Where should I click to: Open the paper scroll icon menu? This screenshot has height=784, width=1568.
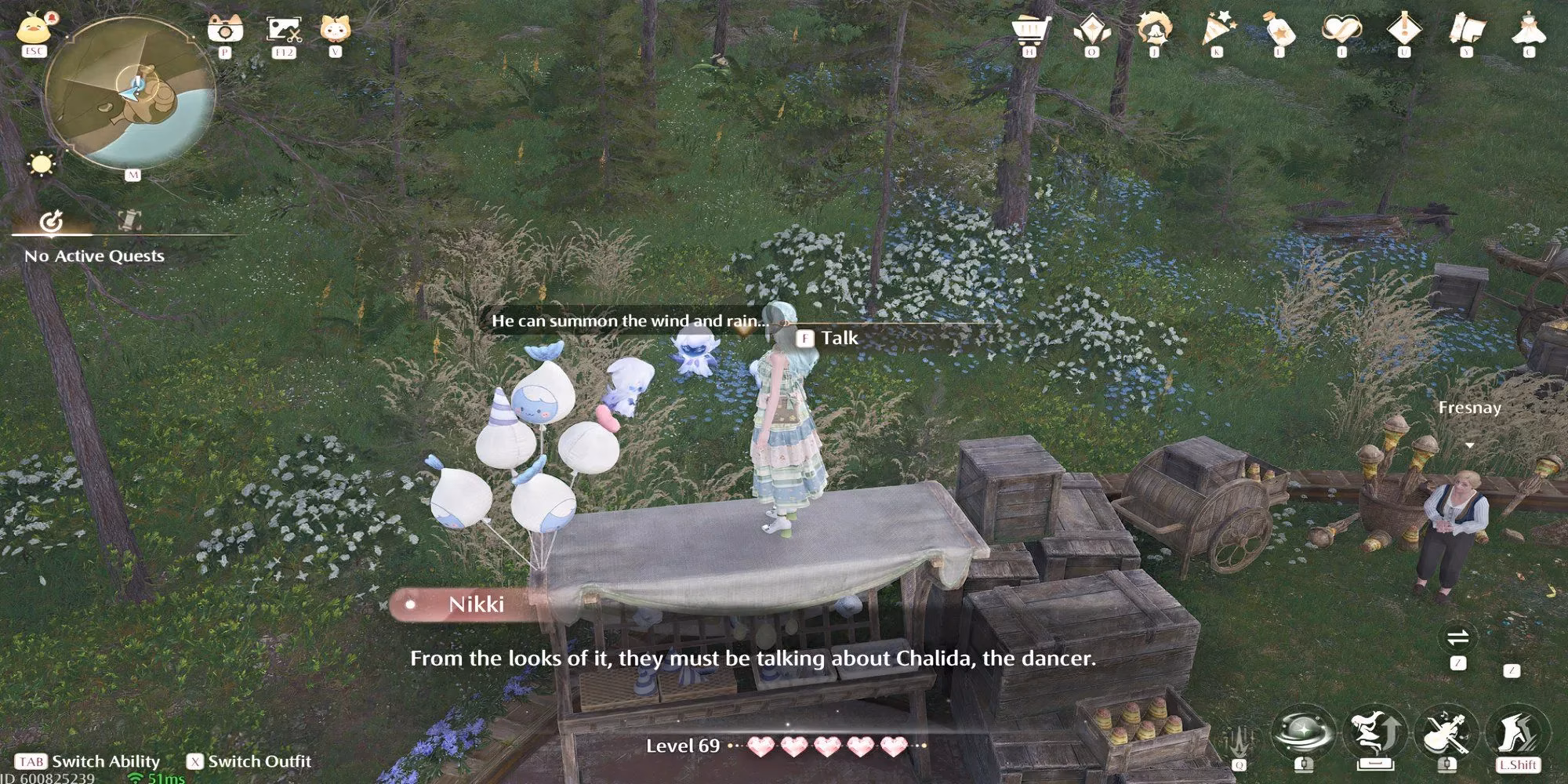[1467, 31]
